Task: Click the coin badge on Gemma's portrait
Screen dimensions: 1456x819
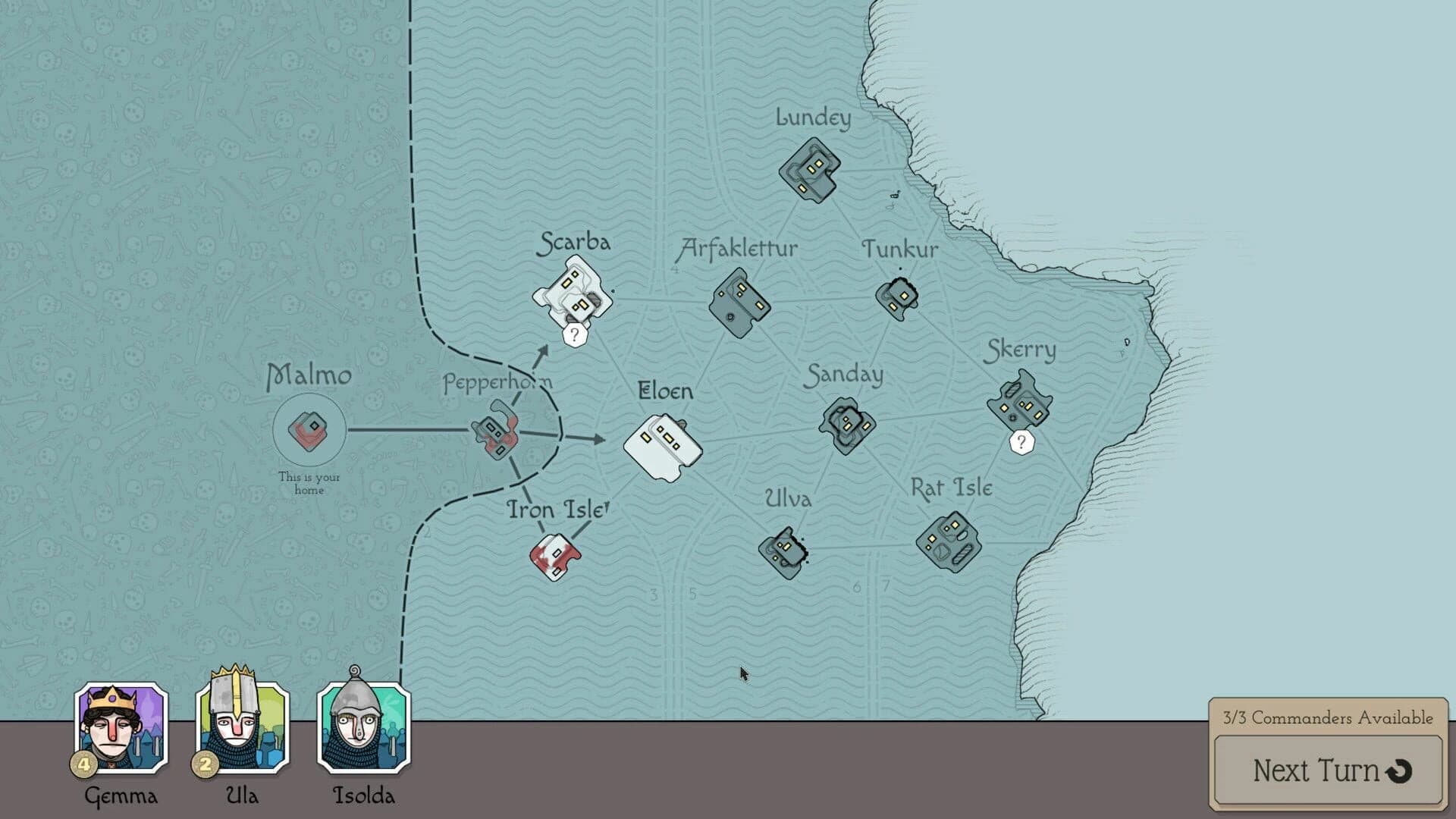Action: pyautogui.click(x=83, y=766)
